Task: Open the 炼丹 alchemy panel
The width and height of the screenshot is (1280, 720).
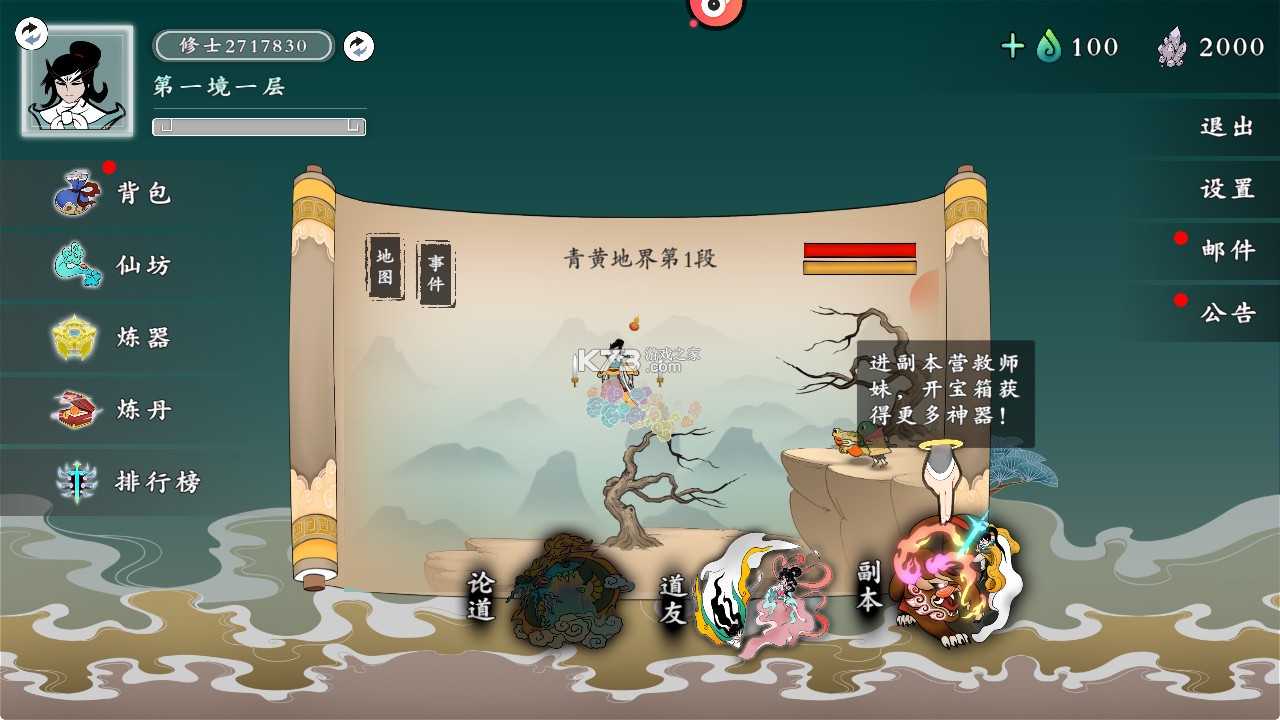Action: (x=113, y=411)
